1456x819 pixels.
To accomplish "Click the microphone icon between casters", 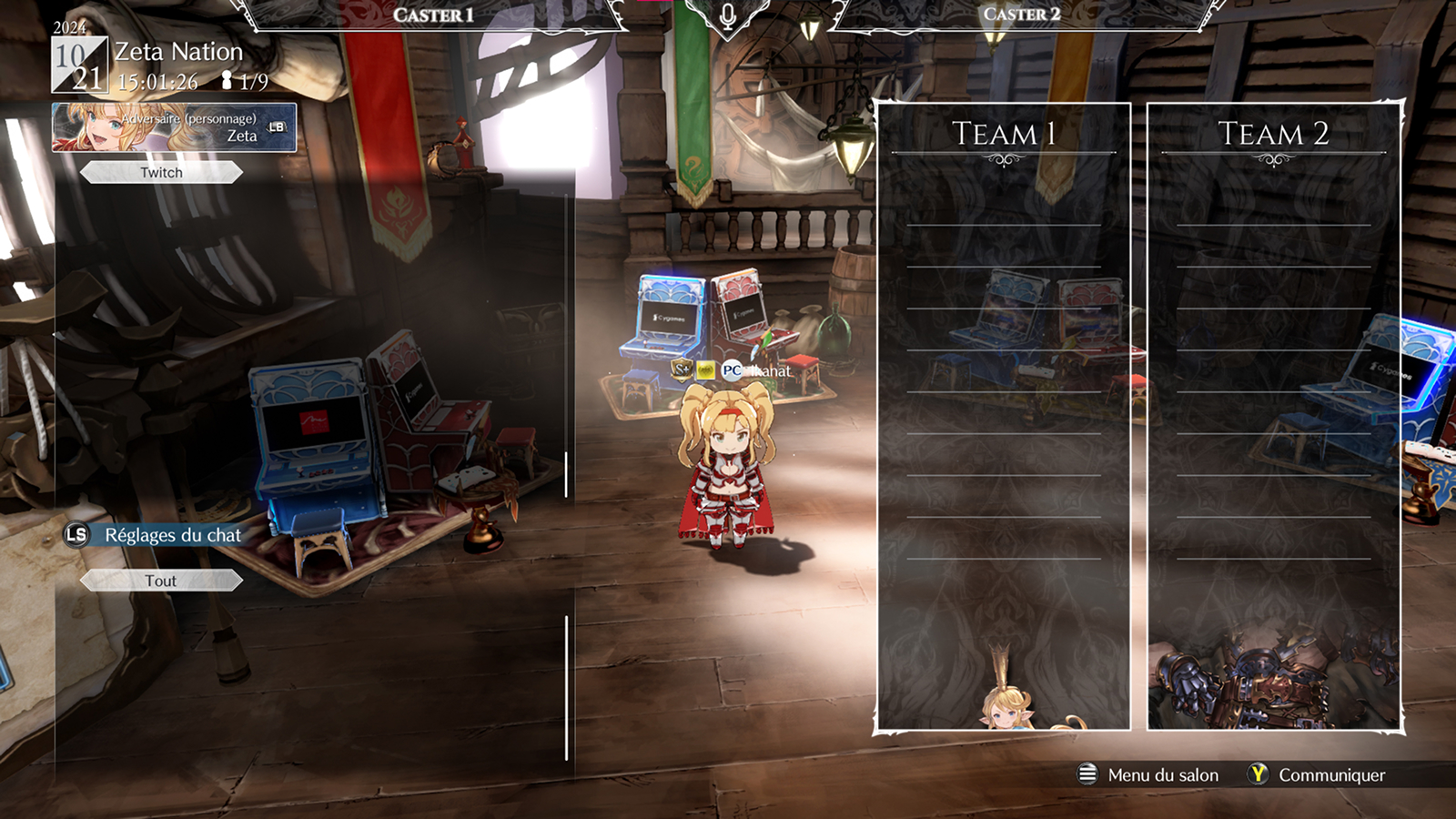I will 727,16.
